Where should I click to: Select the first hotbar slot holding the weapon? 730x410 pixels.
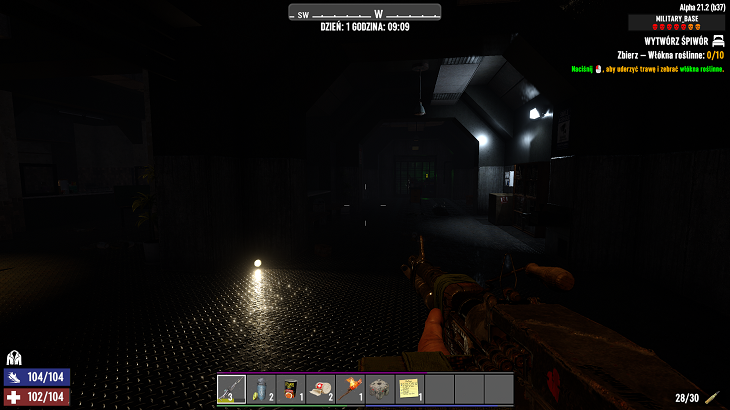point(232,388)
